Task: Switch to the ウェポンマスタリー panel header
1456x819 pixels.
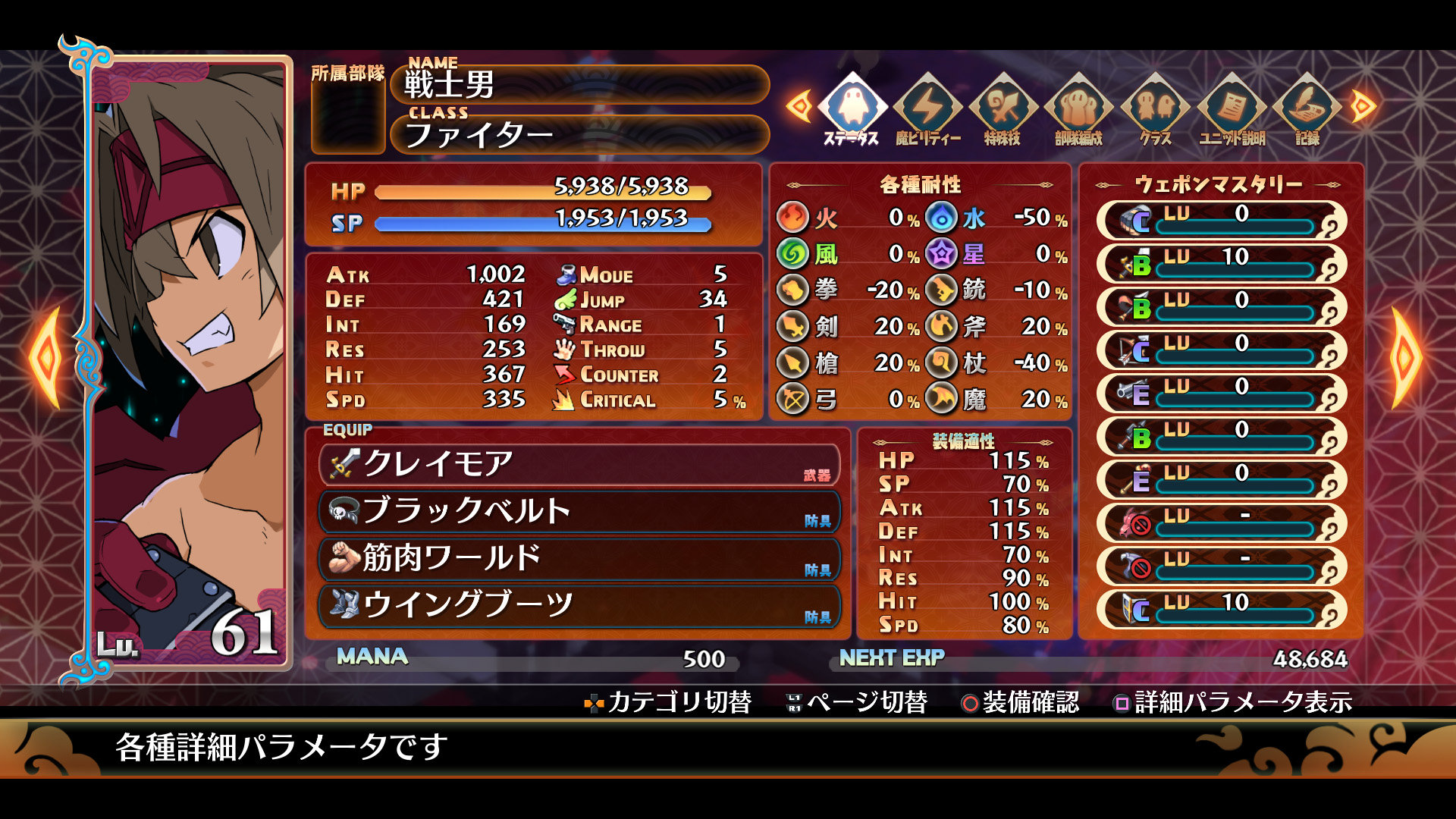Action: 1221,182
